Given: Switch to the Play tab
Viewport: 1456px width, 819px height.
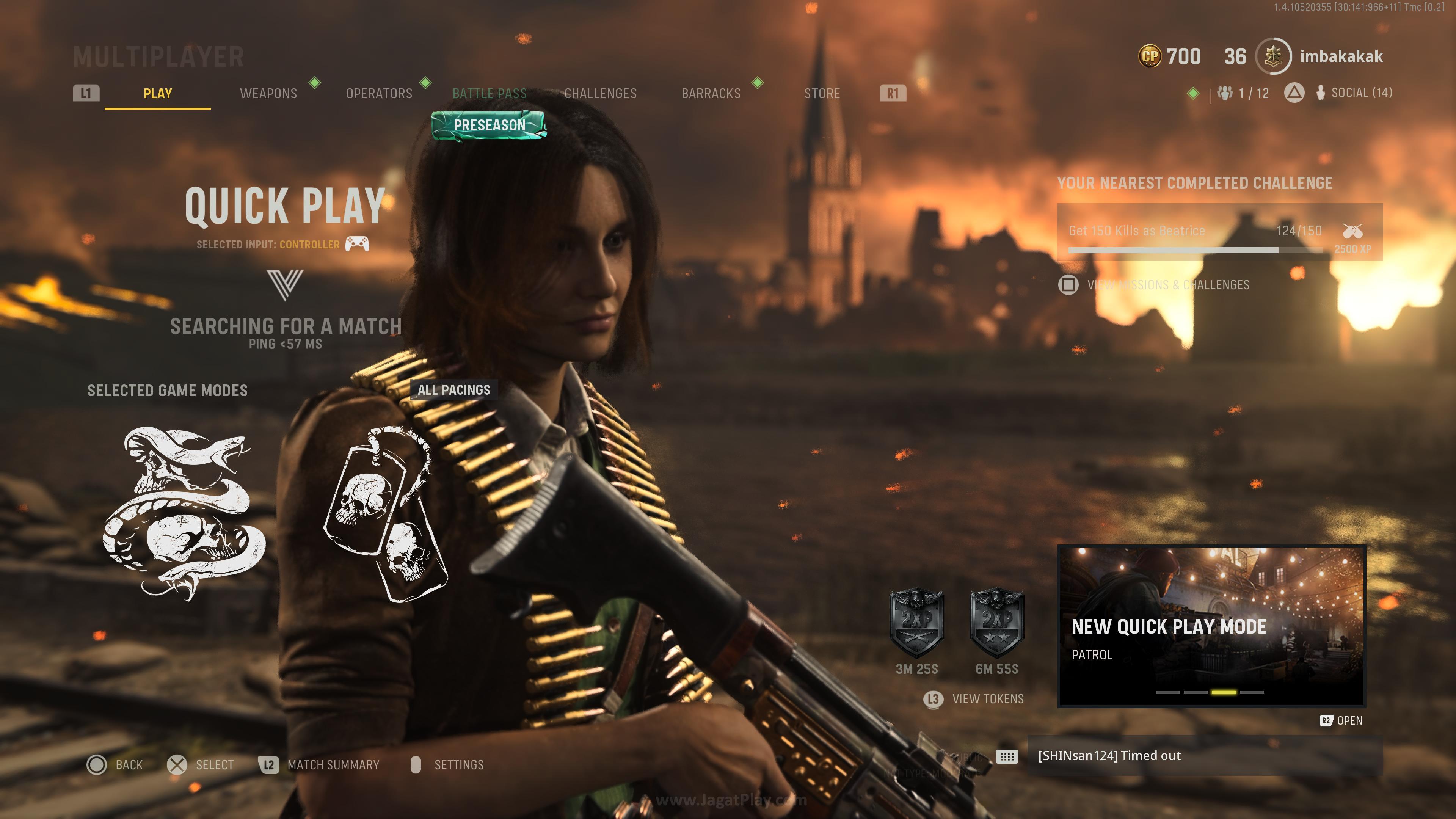Looking at the screenshot, I should pos(157,93).
